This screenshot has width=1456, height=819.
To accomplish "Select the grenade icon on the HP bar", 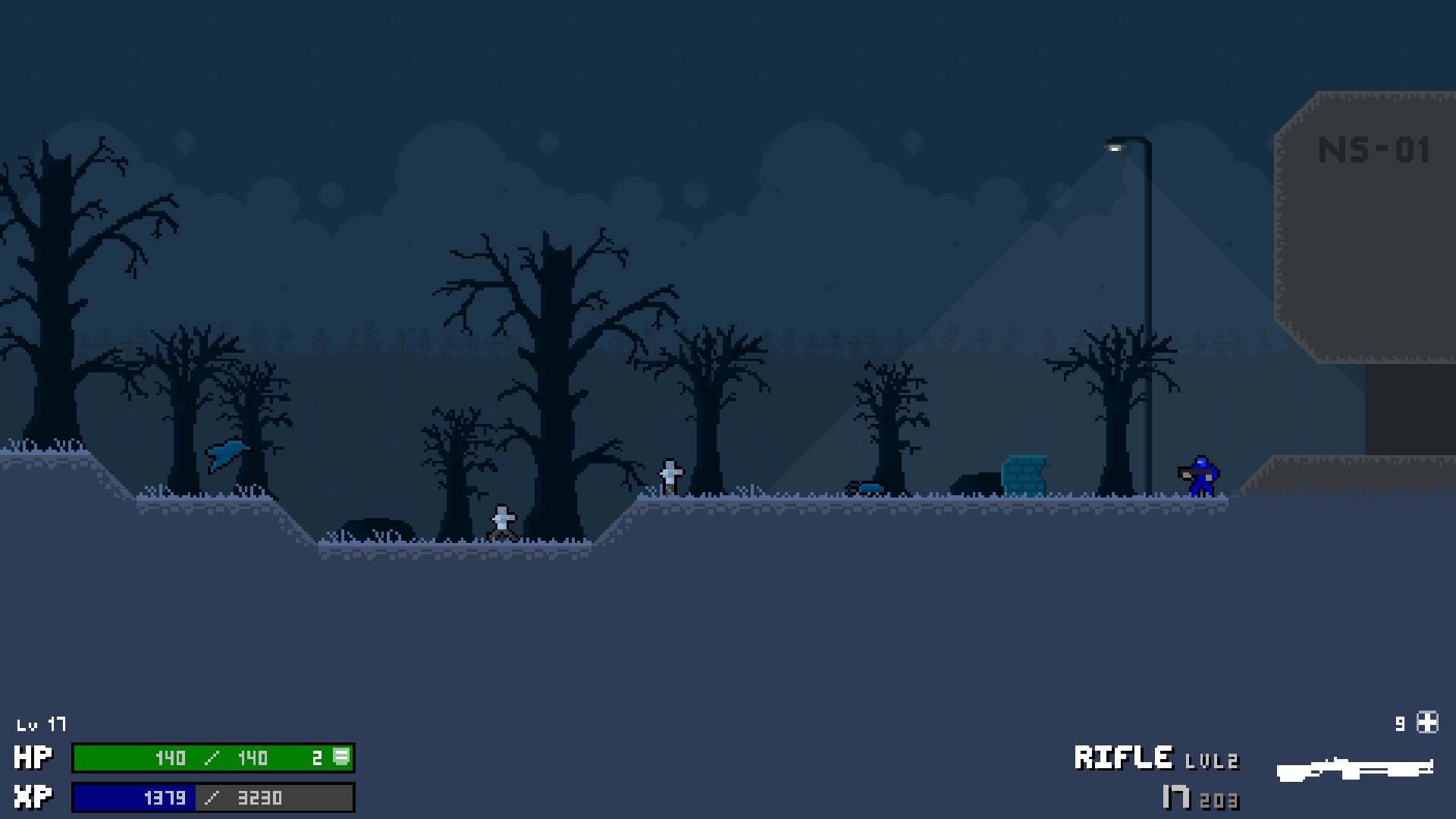I will 340,758.
